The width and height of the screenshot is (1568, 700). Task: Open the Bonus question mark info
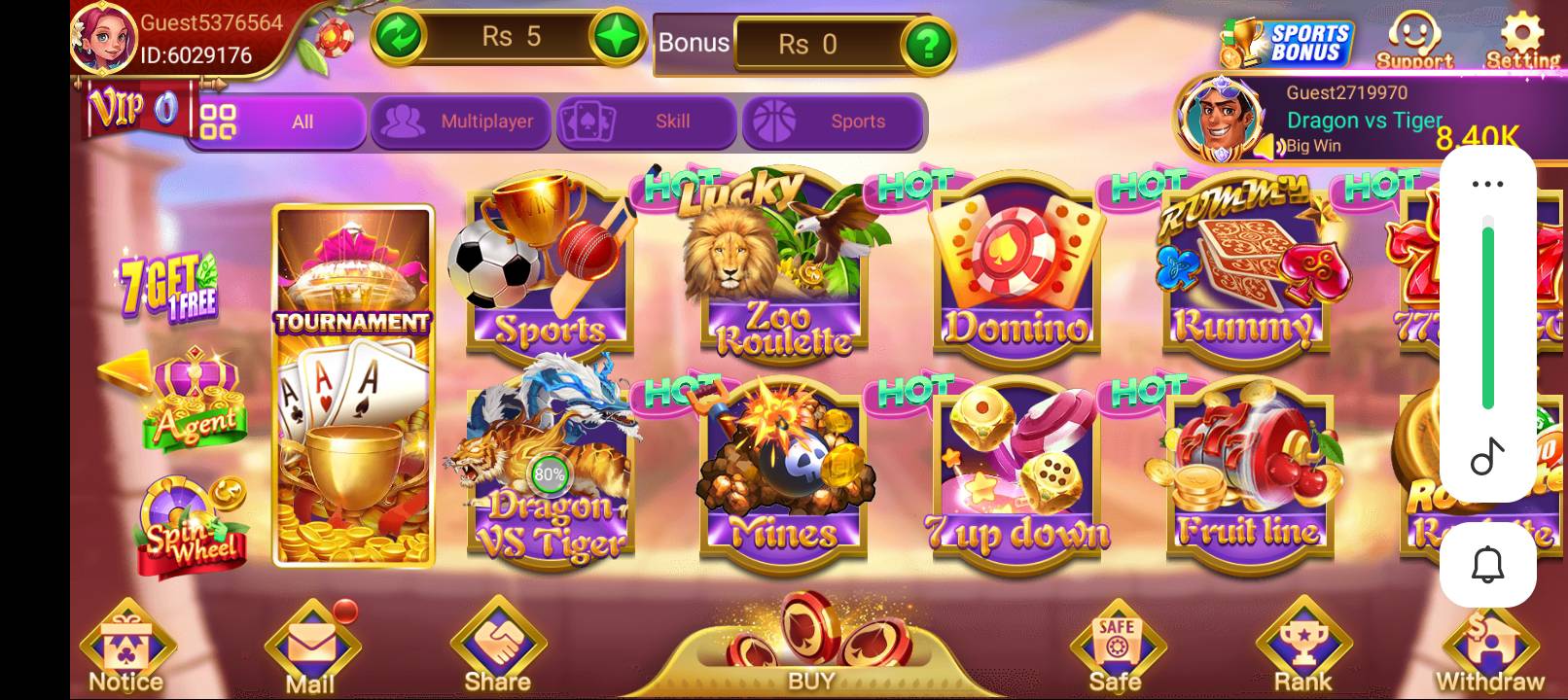tap(931, 43)
